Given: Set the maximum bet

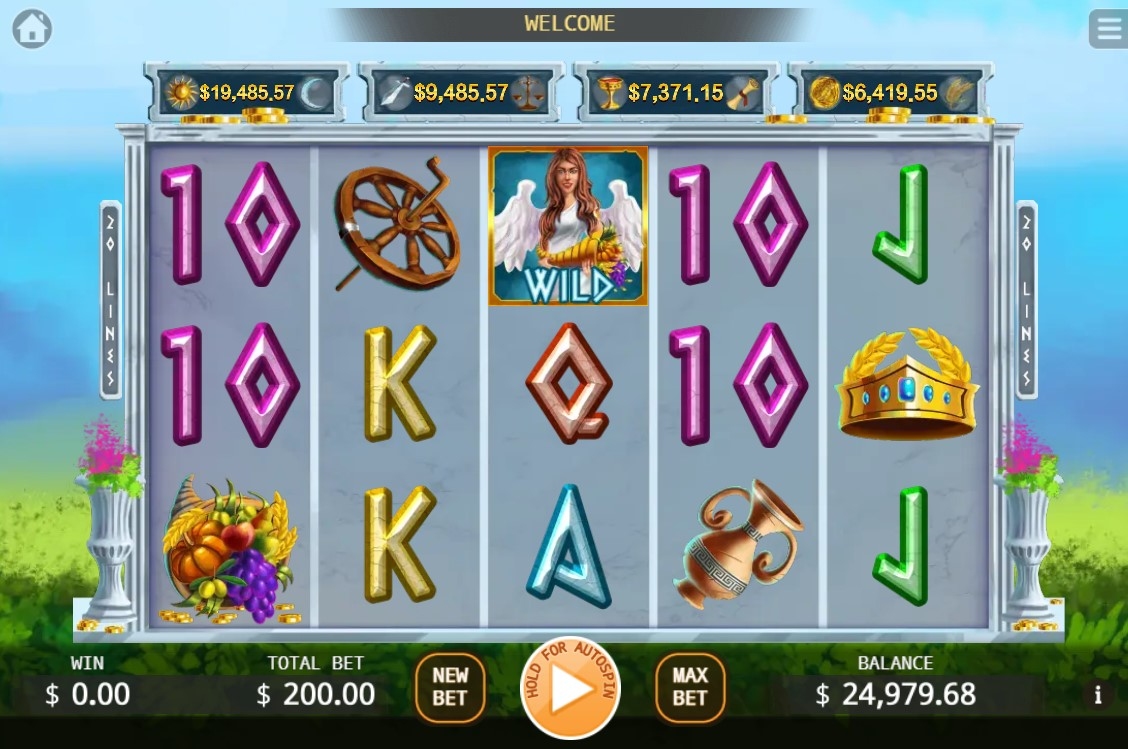Looking at the screenshot, I should (x=690, y=687).
